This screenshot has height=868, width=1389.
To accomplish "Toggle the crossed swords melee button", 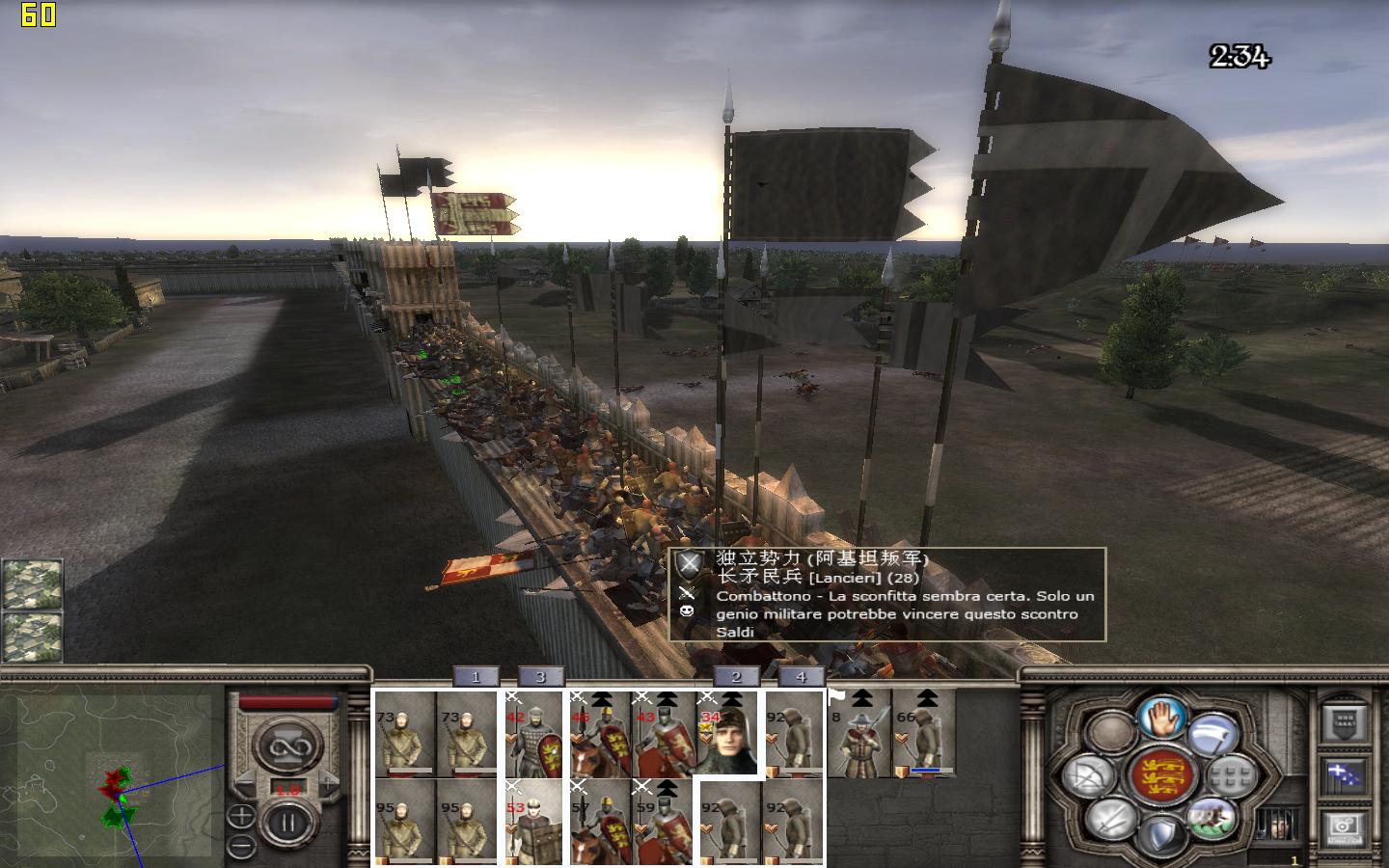I will pyautogui.click(x=1109, y=818).
